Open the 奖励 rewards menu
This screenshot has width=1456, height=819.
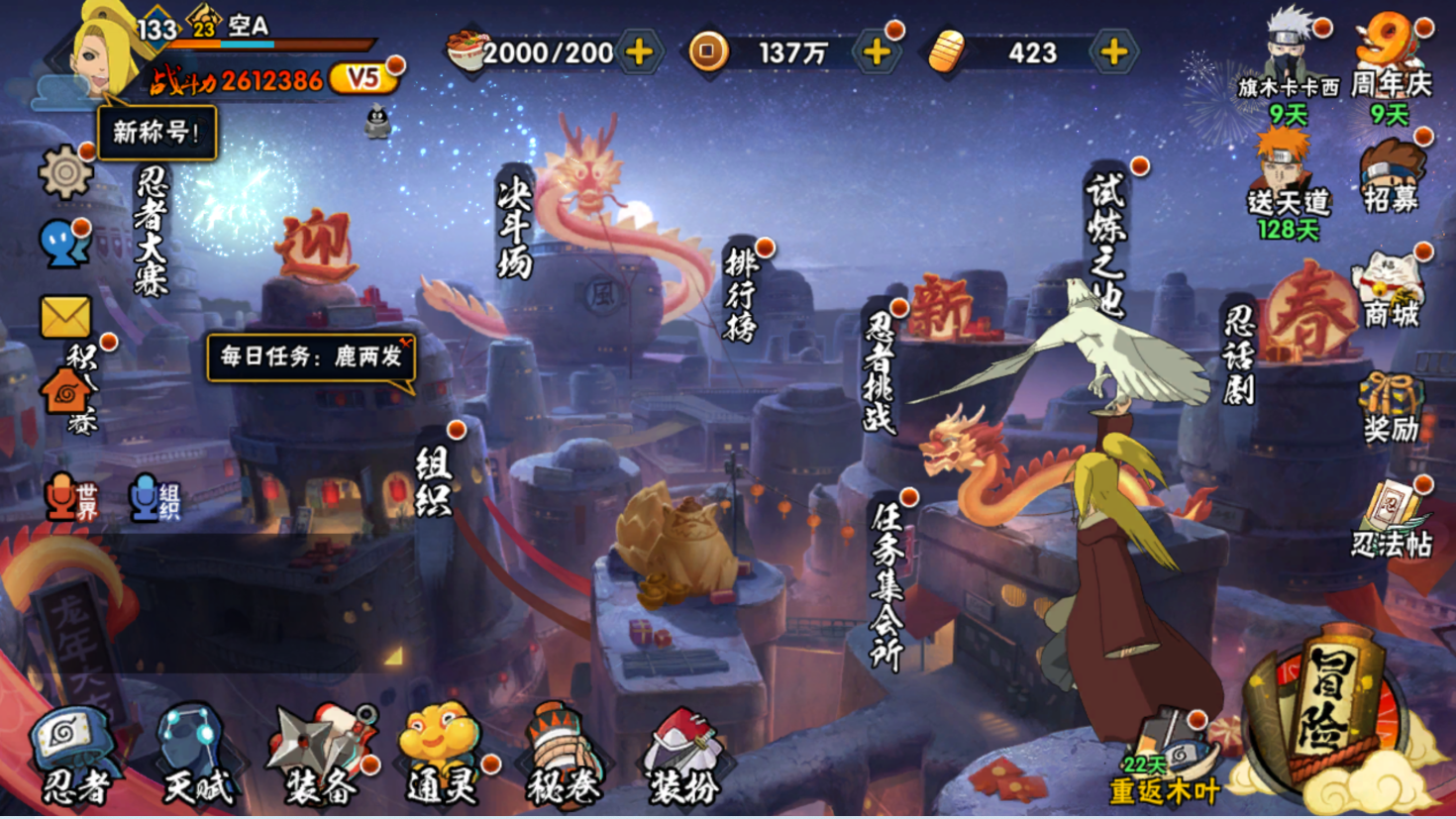coord(1391,408)
